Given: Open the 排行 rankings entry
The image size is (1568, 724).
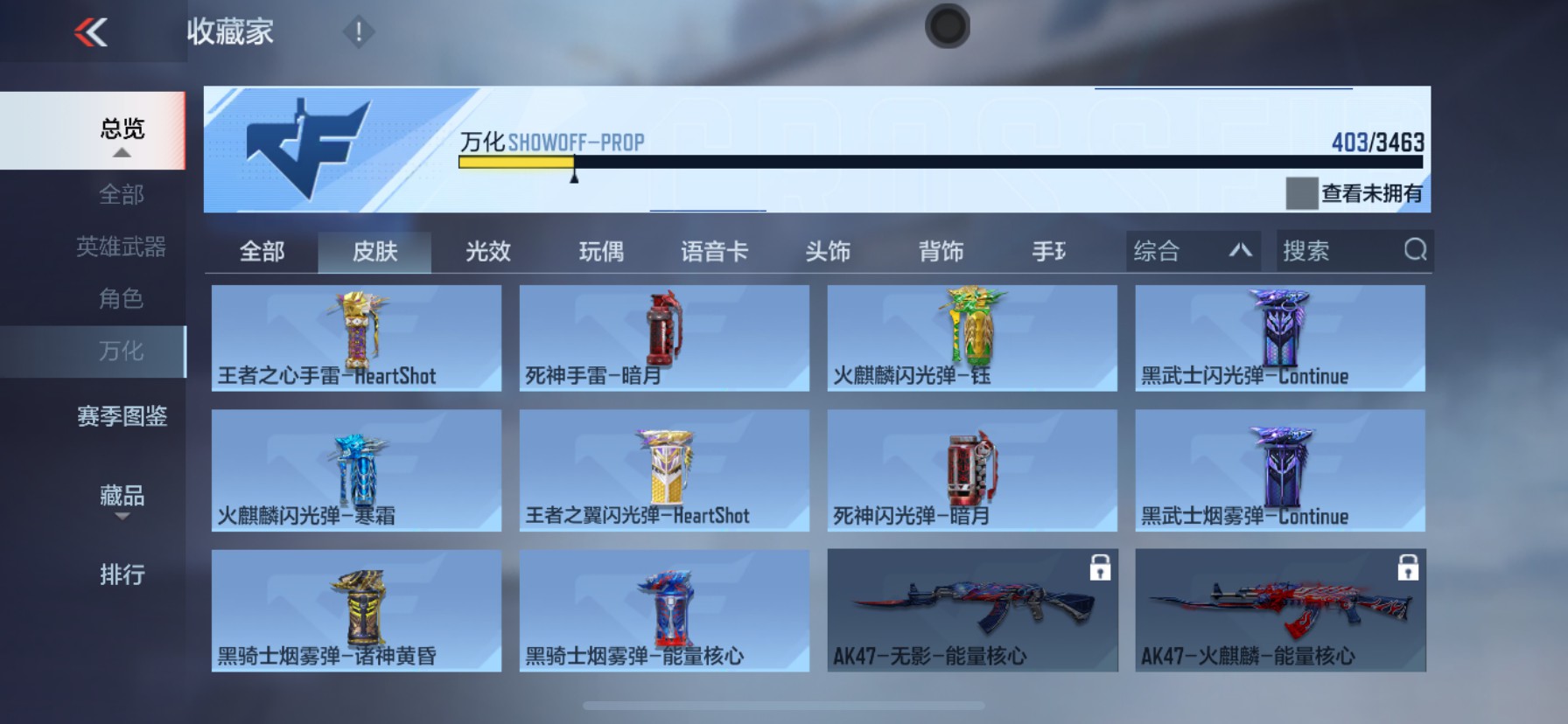Looking at the screenshot, I should (x=121, y=575).
